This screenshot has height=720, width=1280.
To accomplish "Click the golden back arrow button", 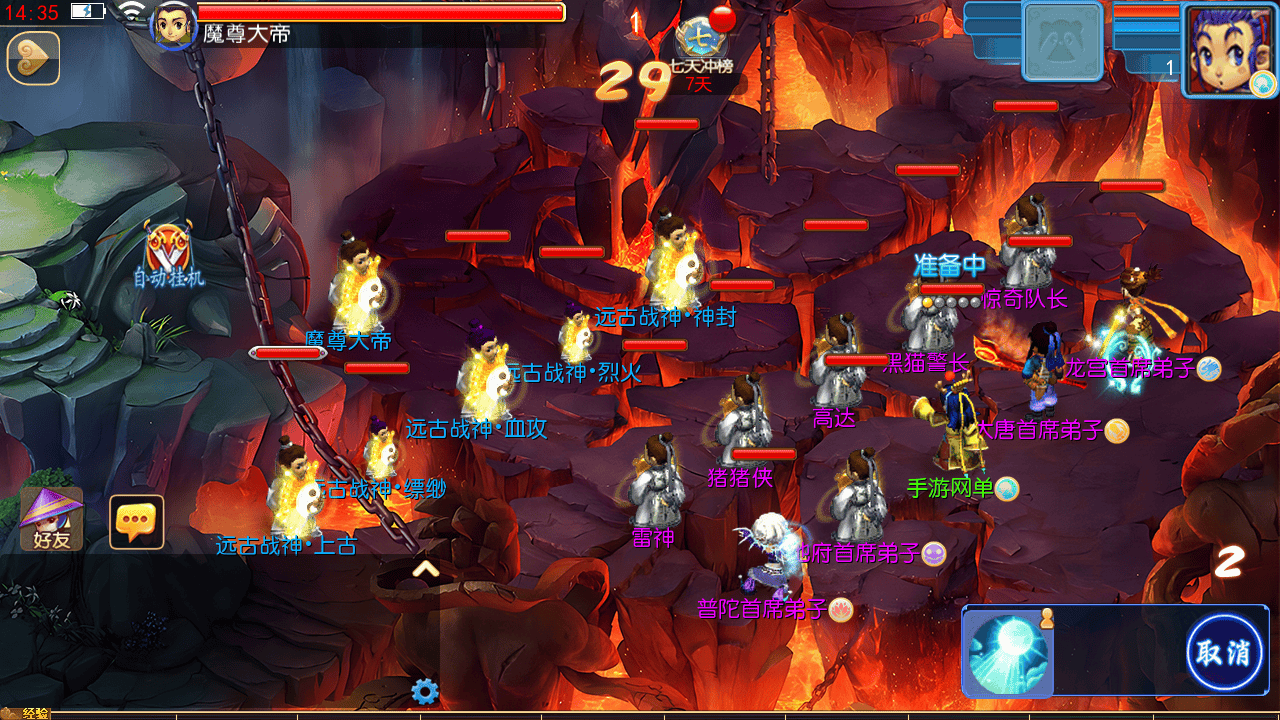I will [33, 58].
